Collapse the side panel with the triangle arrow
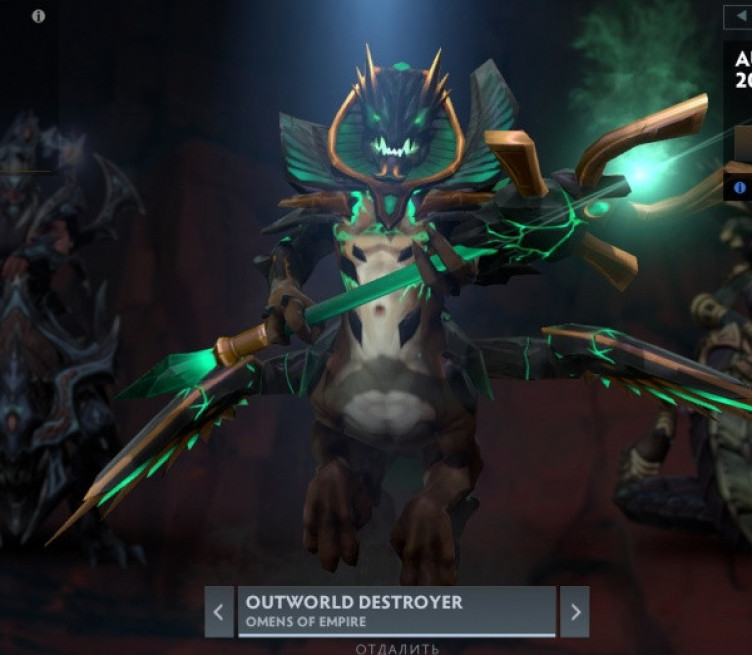This screenshot has height=655, width=752. coord(737,17)
